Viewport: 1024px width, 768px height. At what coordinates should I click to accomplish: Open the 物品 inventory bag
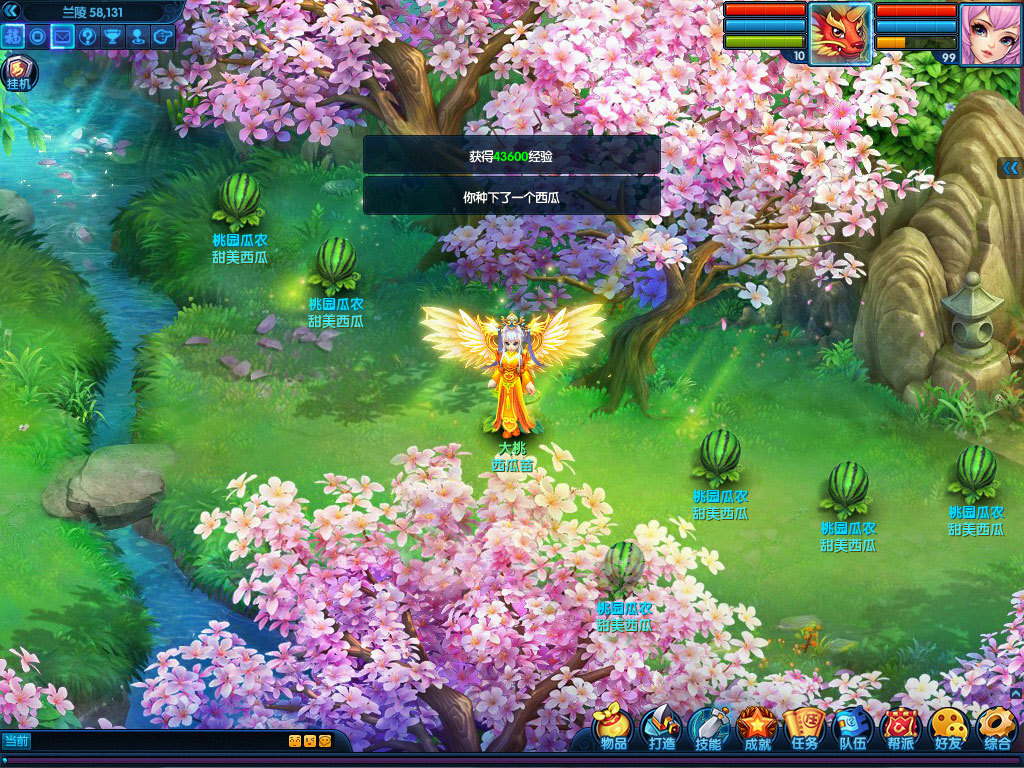pos(614,727)
